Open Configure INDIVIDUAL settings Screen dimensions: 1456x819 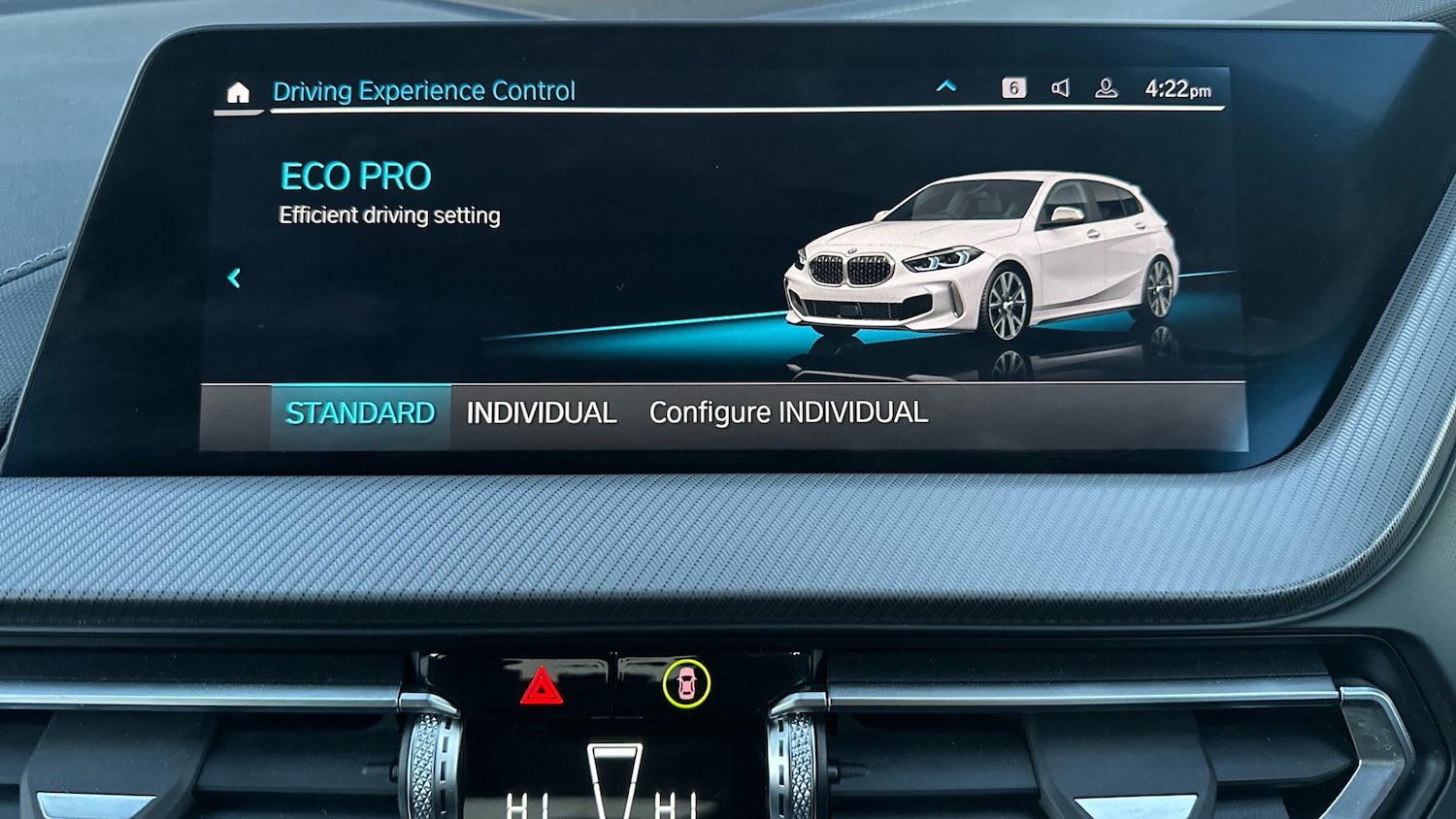pos(788,411)
